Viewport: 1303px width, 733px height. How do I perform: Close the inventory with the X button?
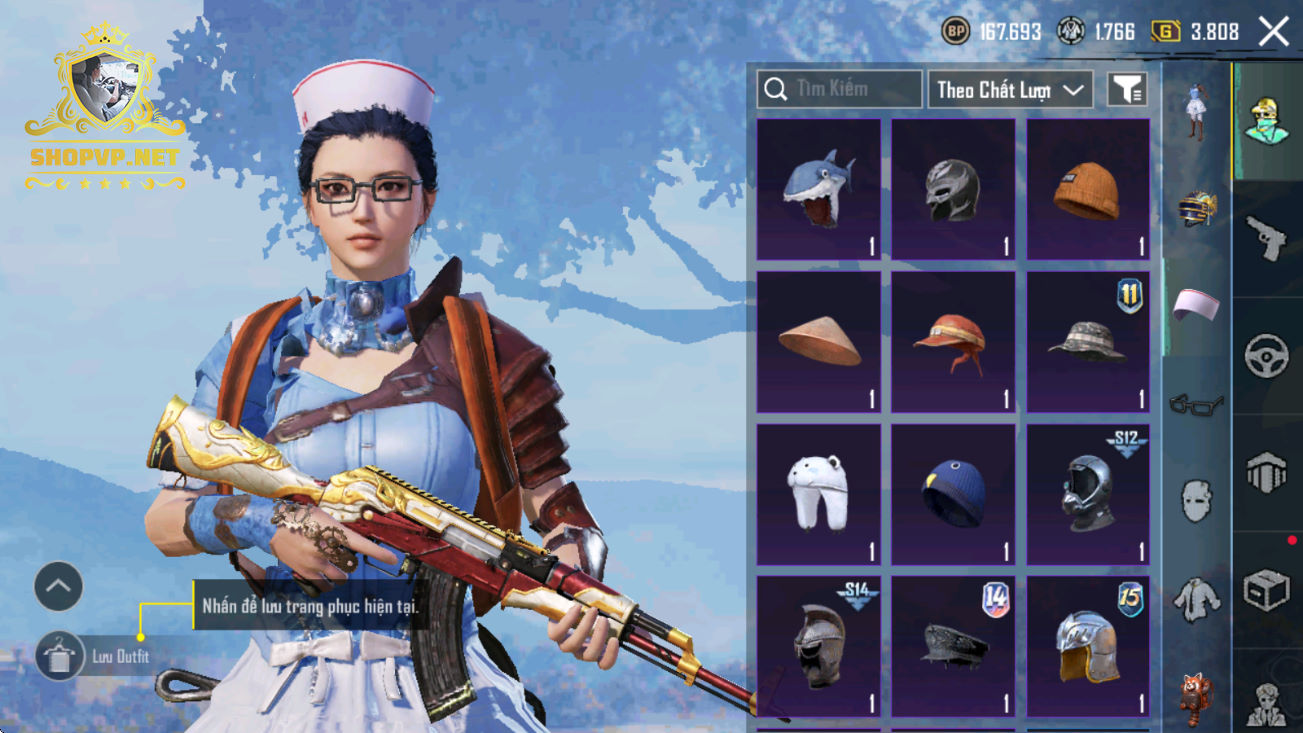point(1273,32)
